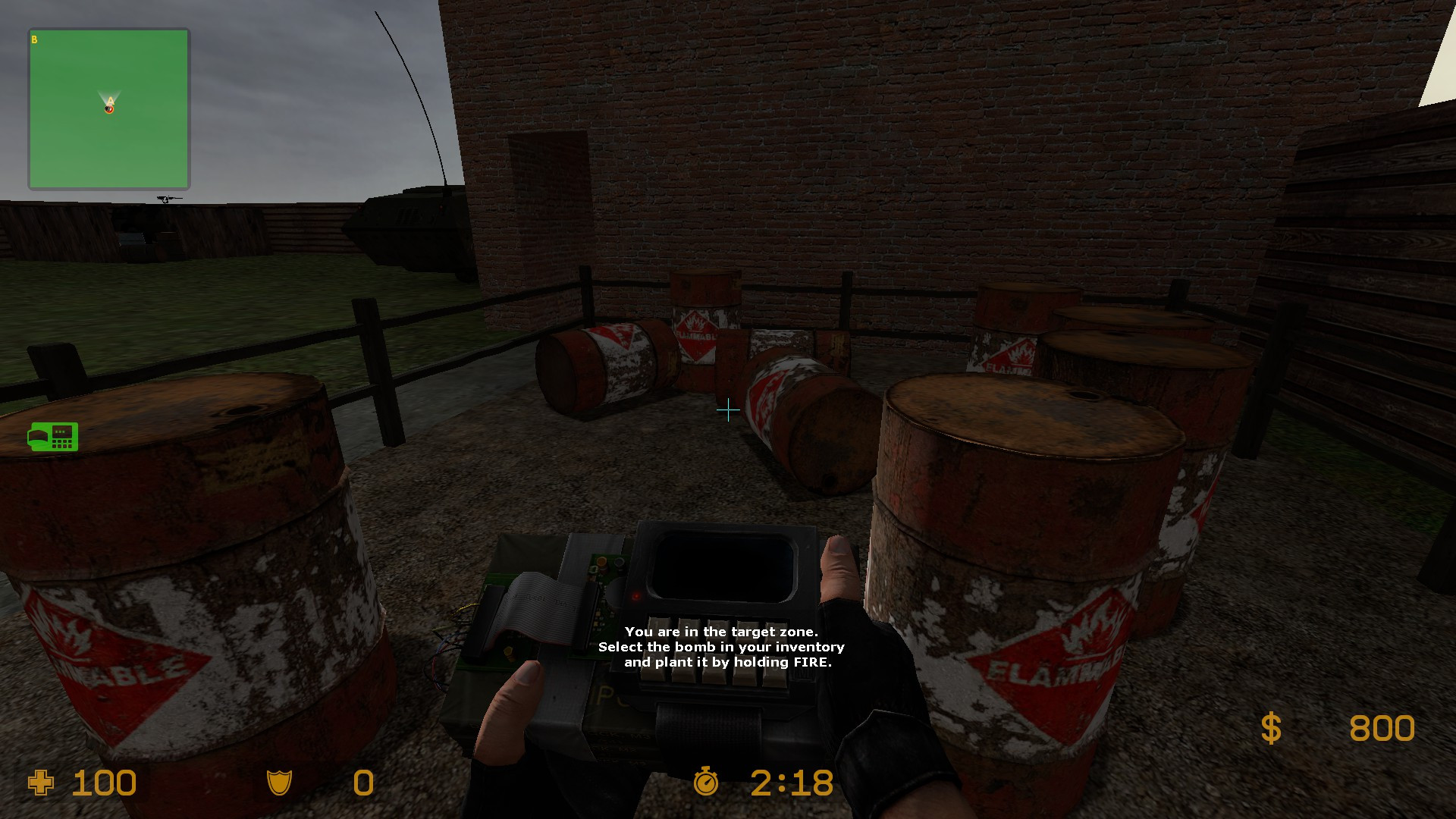The height and width of the screenshot is (819, 1456).
Task: Click the crosshair at screen center
Action: coord(727,409)
